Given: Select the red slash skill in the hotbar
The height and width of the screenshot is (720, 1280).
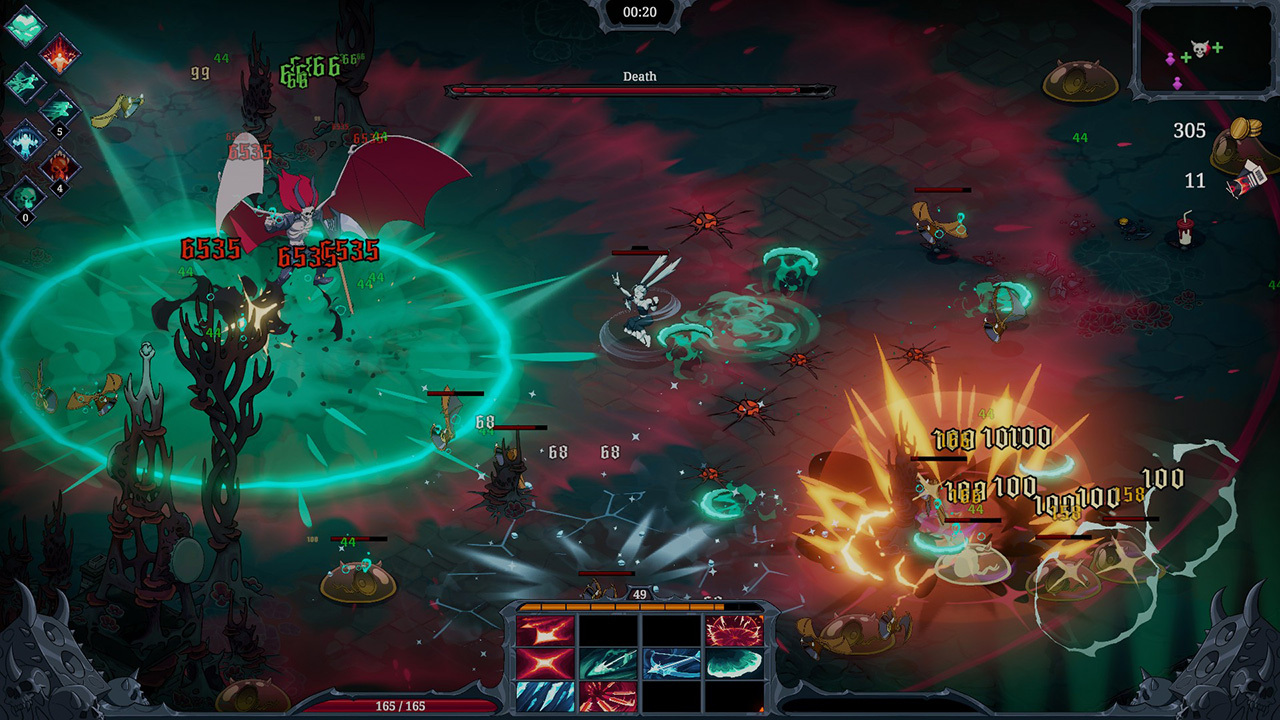Looking at the screenshot, I should (545, 632).
